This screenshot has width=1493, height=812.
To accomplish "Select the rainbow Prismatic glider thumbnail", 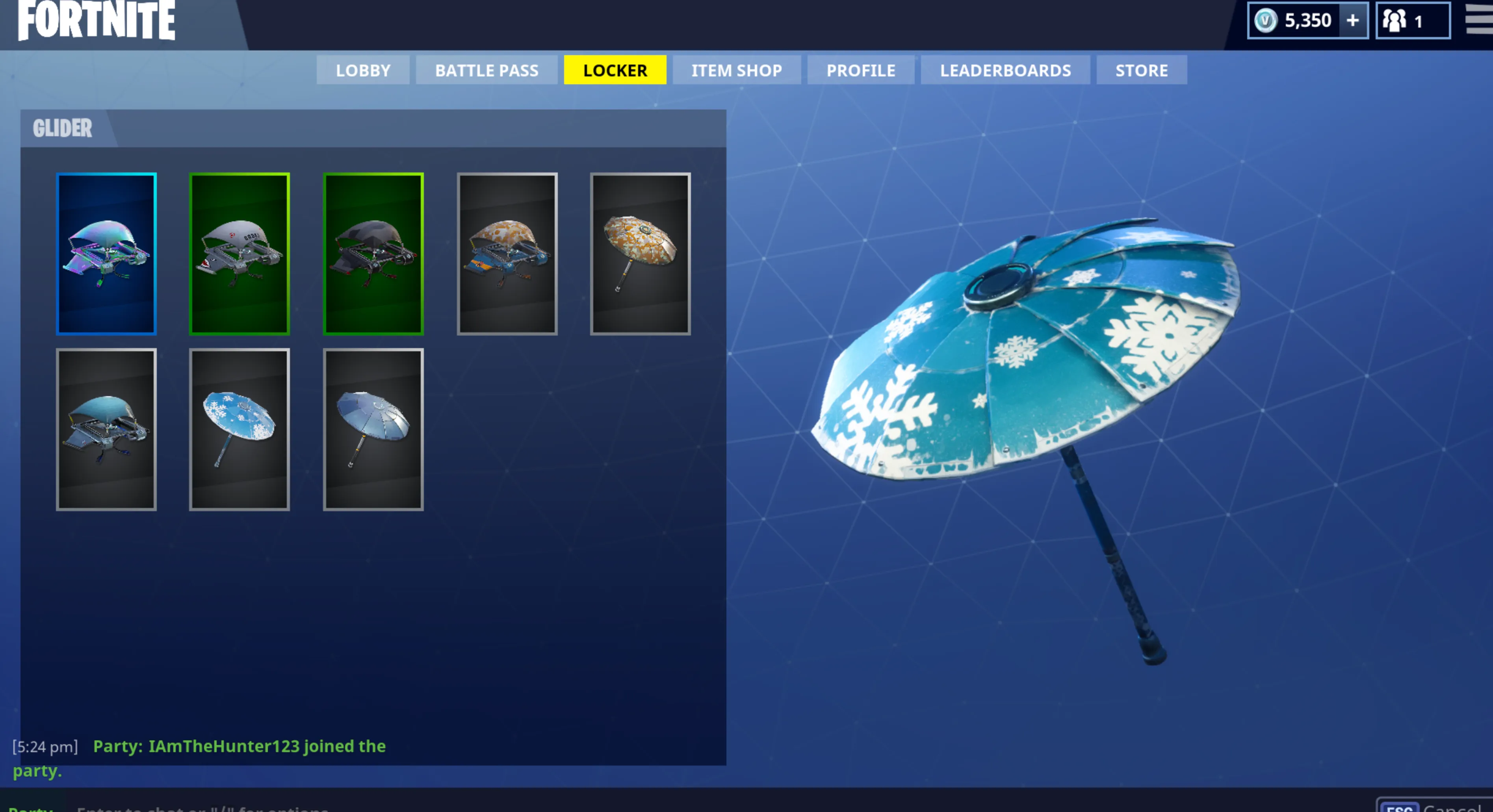I will (x=107, y=253).
